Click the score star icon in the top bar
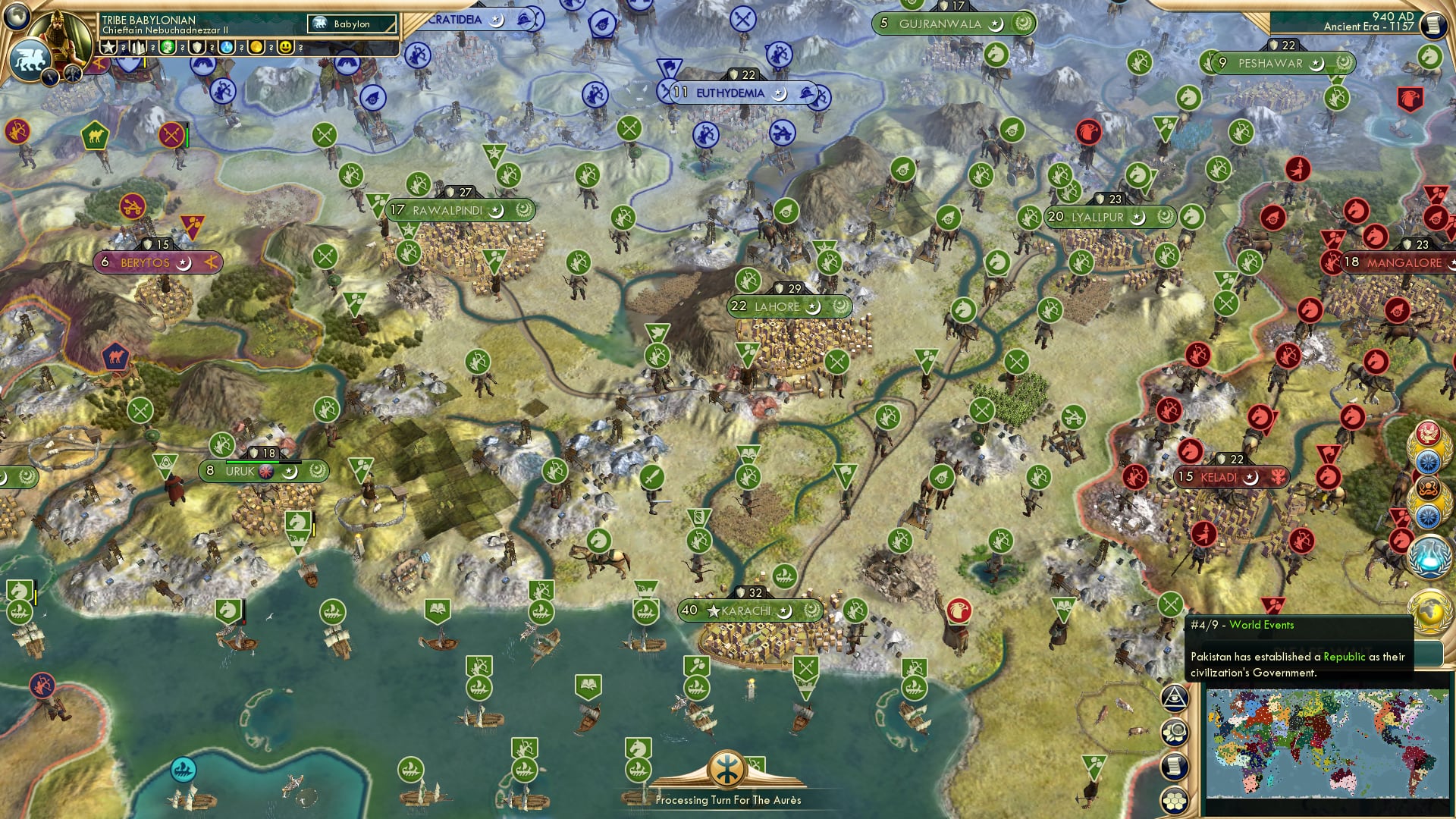The image size is (1456, 819). (x=108, y=45)
